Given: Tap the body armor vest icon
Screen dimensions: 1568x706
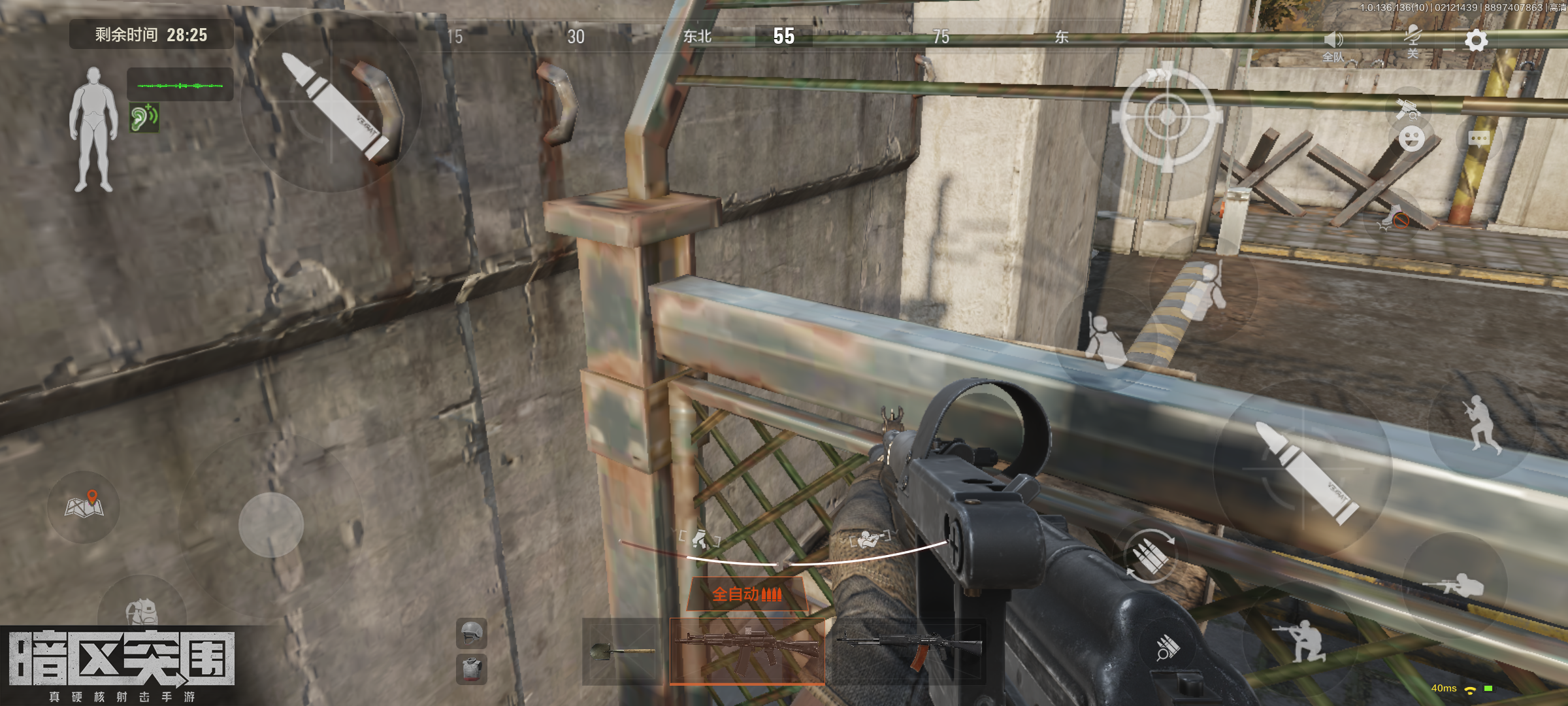Looking at the screenshot, I should tap(471, 669).
